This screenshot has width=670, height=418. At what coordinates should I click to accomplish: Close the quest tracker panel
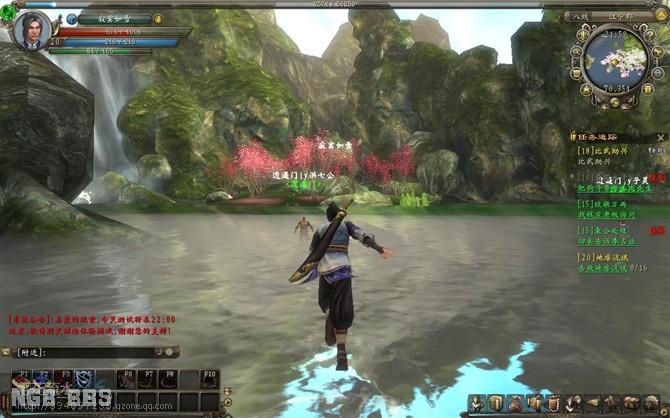[x=663, y=134]
